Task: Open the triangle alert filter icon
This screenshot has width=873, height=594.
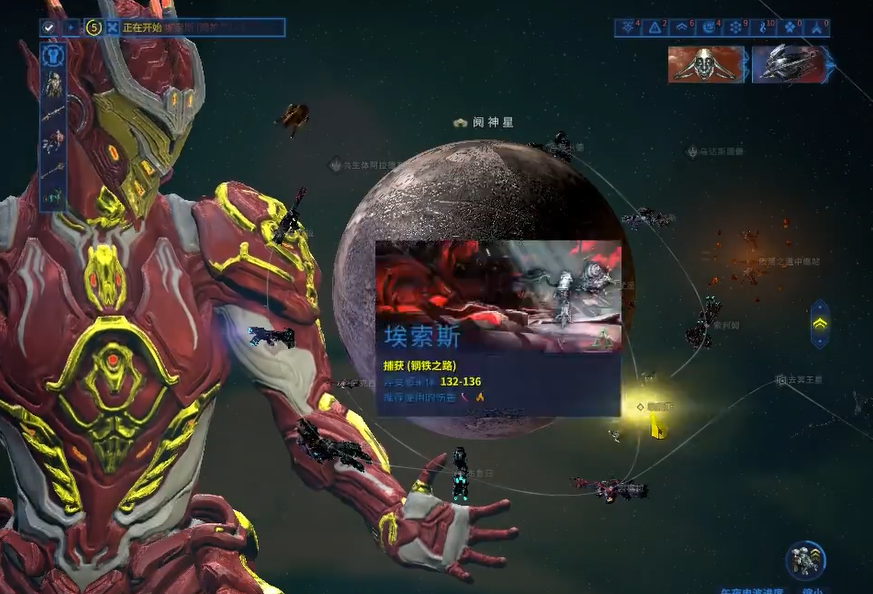Action: pos(654,27)
